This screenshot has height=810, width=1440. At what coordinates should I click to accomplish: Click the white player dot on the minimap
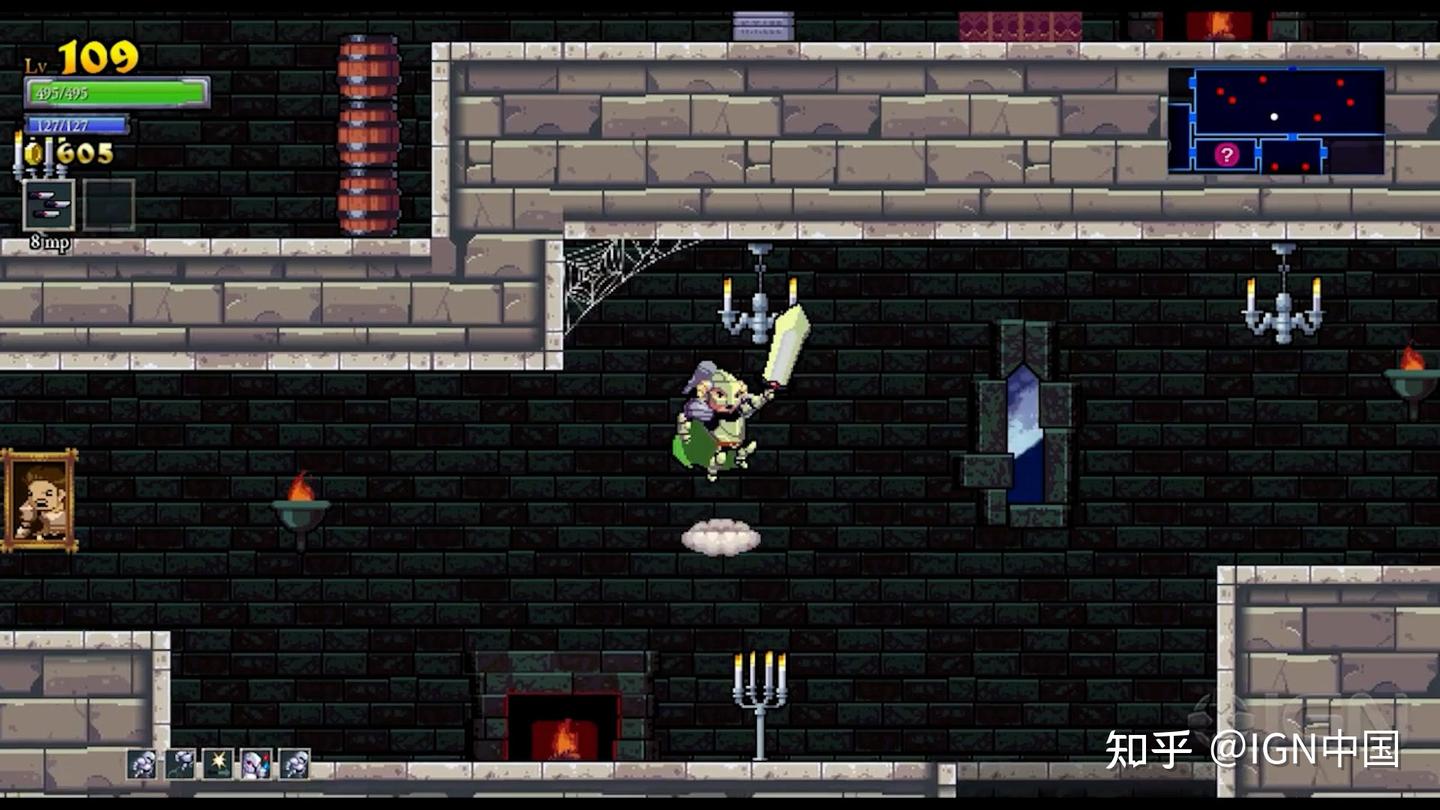click(x=1275, y=117)
